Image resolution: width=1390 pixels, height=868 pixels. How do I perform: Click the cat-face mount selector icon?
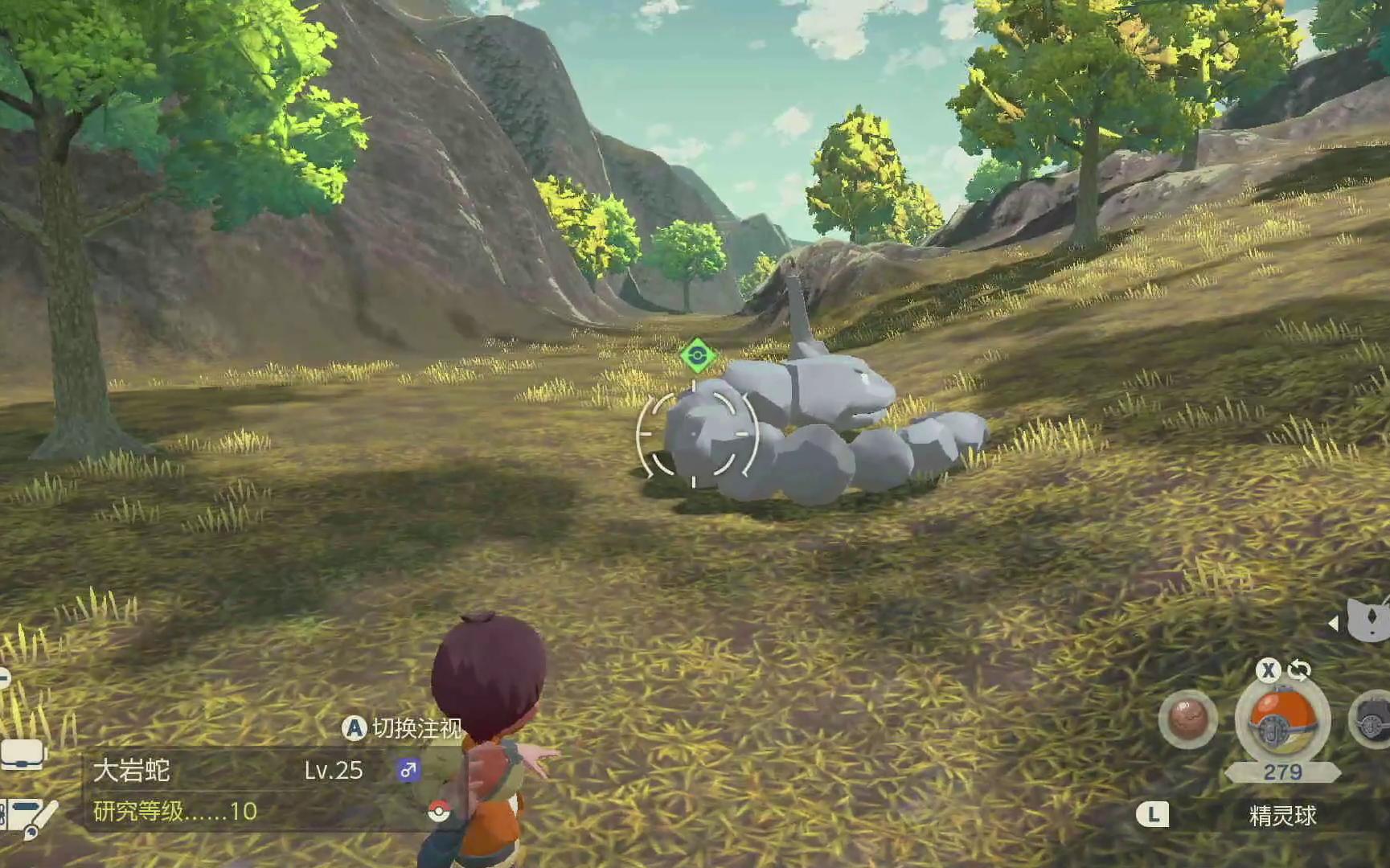pyautogui.click(x=1370, y=620)
